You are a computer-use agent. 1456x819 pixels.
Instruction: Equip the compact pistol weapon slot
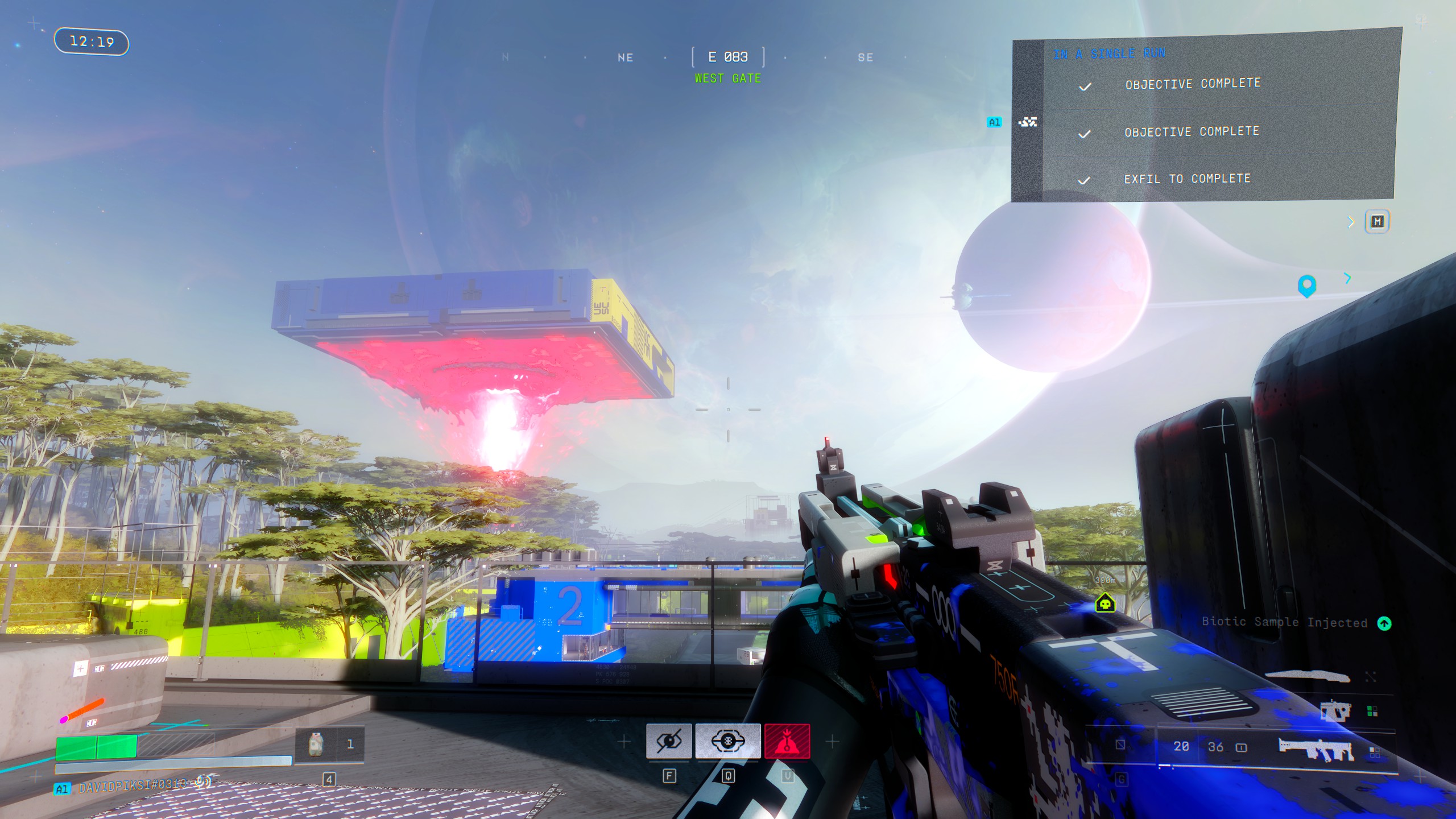1334,712
